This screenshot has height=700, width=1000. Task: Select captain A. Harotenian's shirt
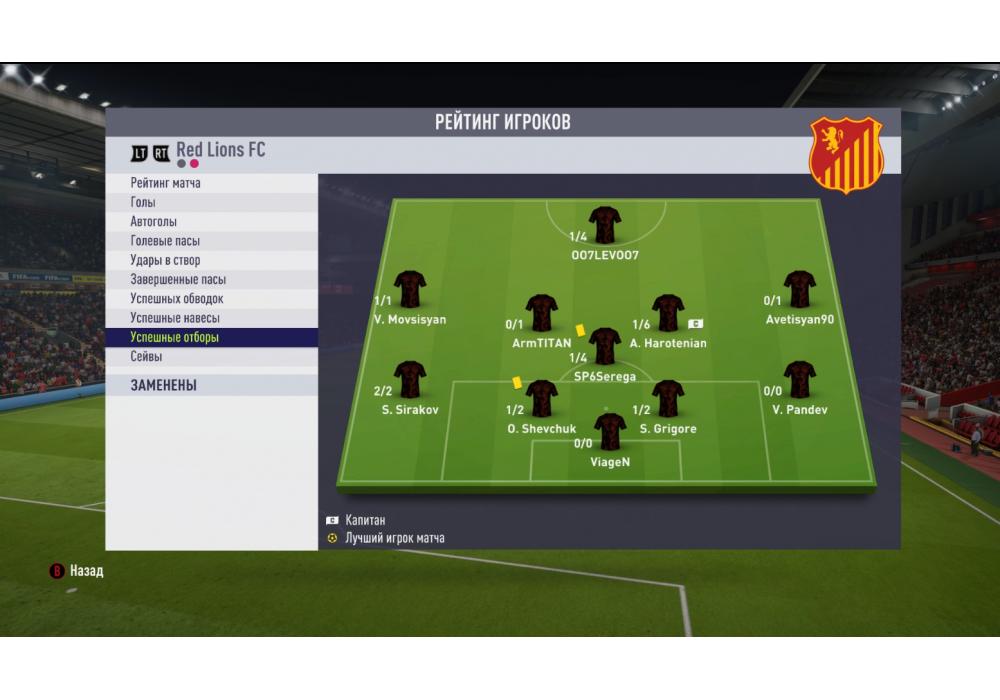point(668,312)
